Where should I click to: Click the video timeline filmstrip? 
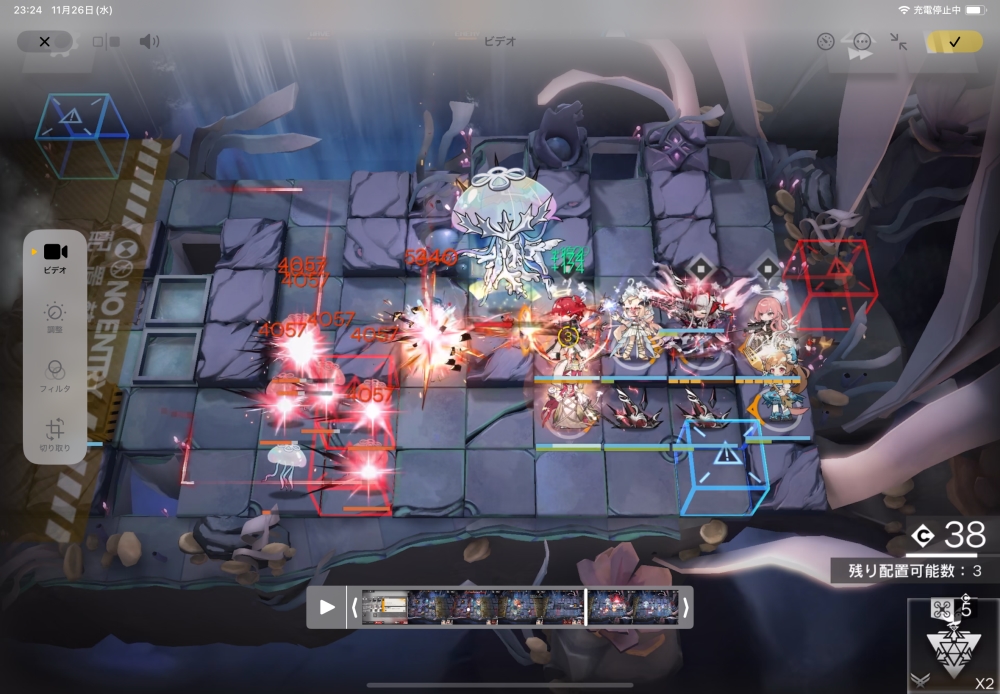tap(520, 607)
